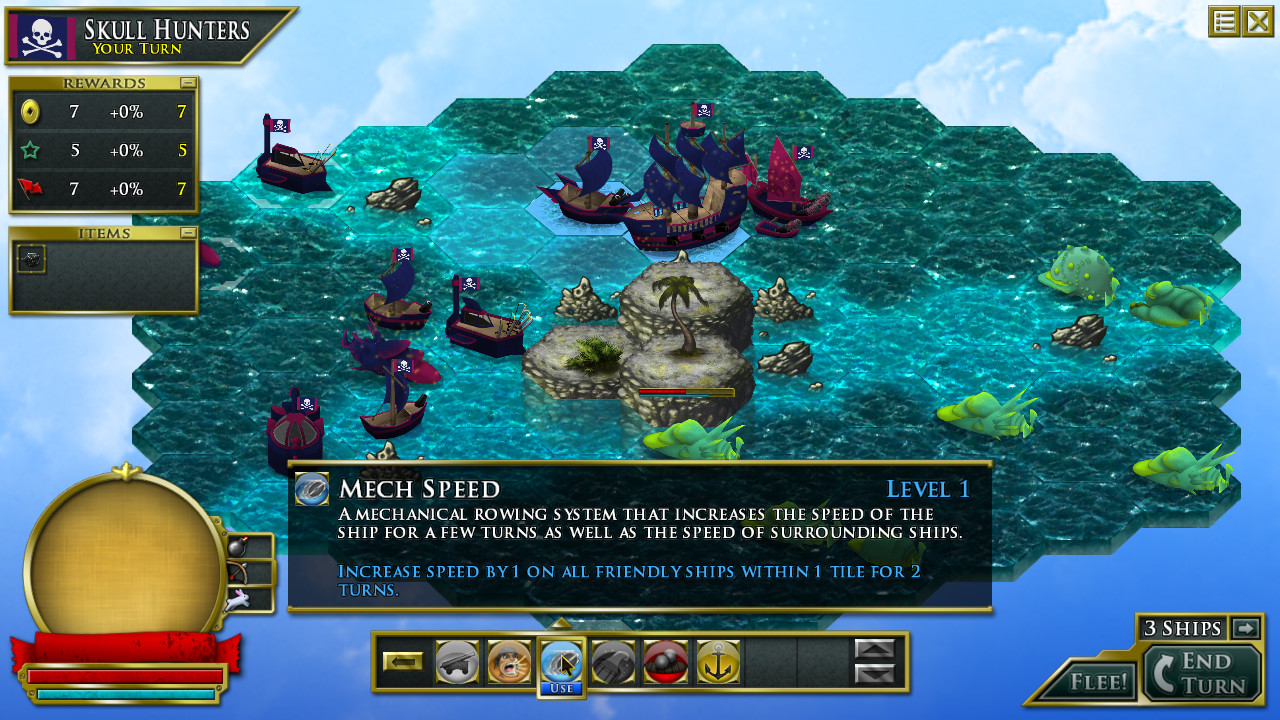Viewport: 1280px width, 720px height.
Task: Click the up arrow on the ability scroller
Action: (x=875, y=650)
